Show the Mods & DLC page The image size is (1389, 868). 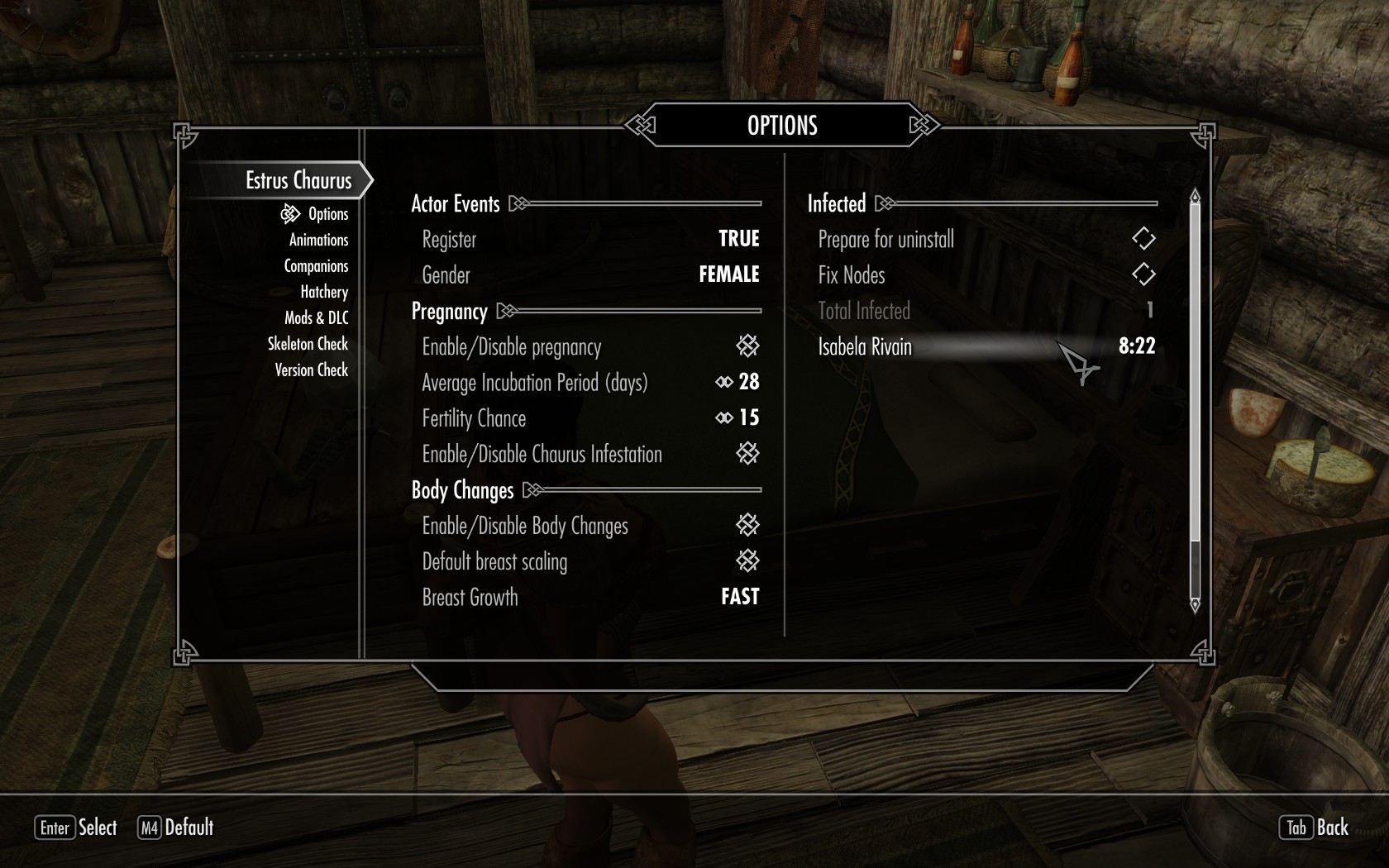[x=316, y=318]
